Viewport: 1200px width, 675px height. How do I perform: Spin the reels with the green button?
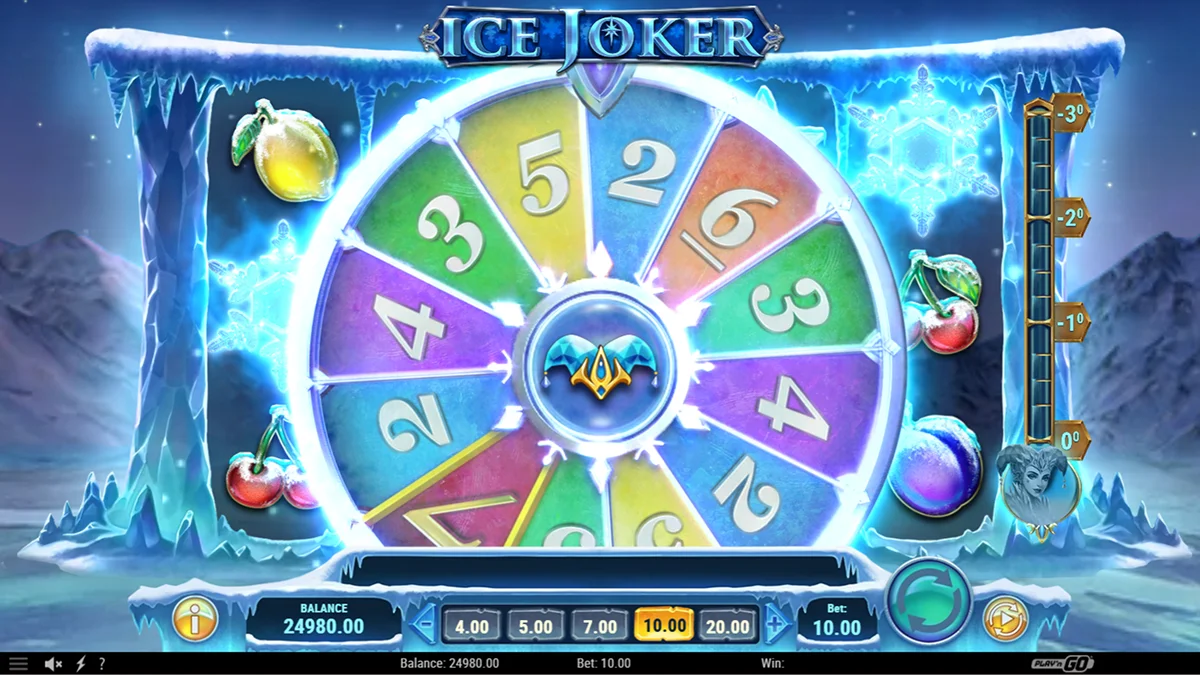coord(929,601)
